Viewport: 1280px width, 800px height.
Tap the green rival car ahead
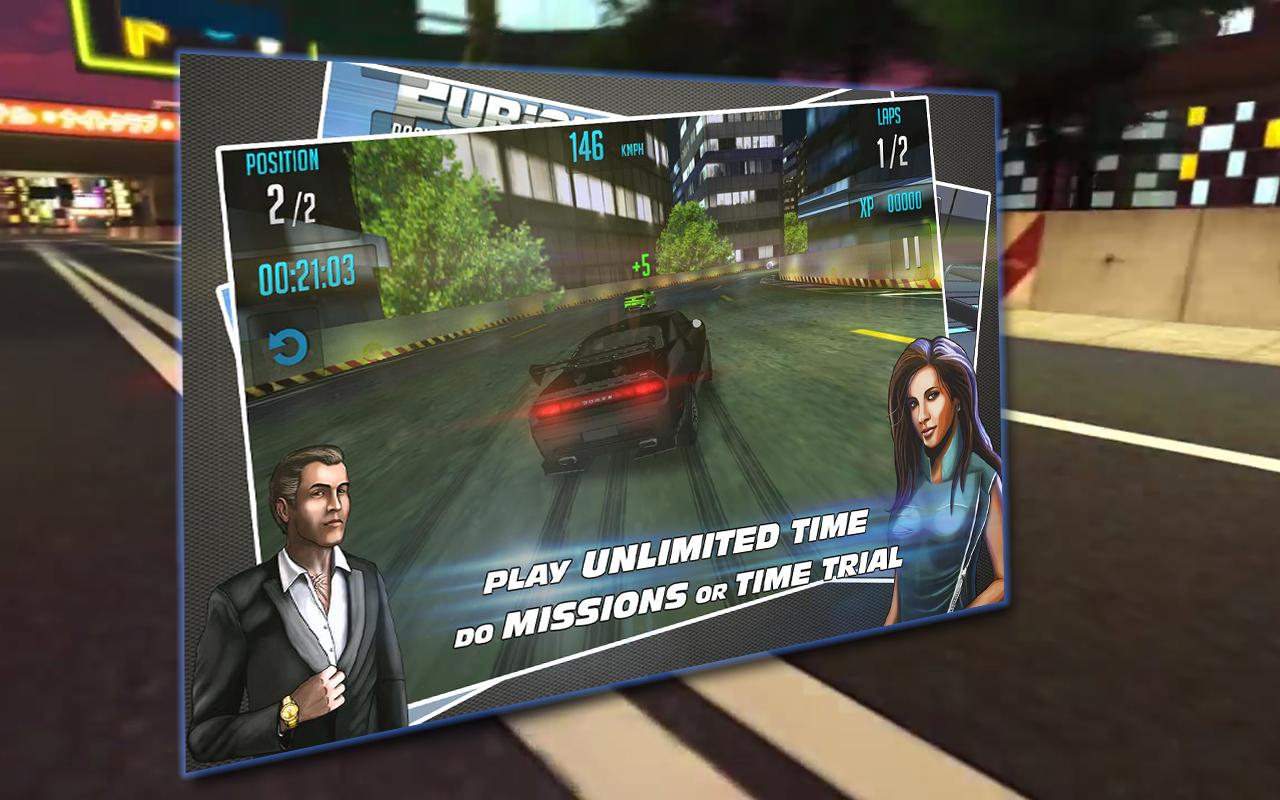(x=638, y=300)
